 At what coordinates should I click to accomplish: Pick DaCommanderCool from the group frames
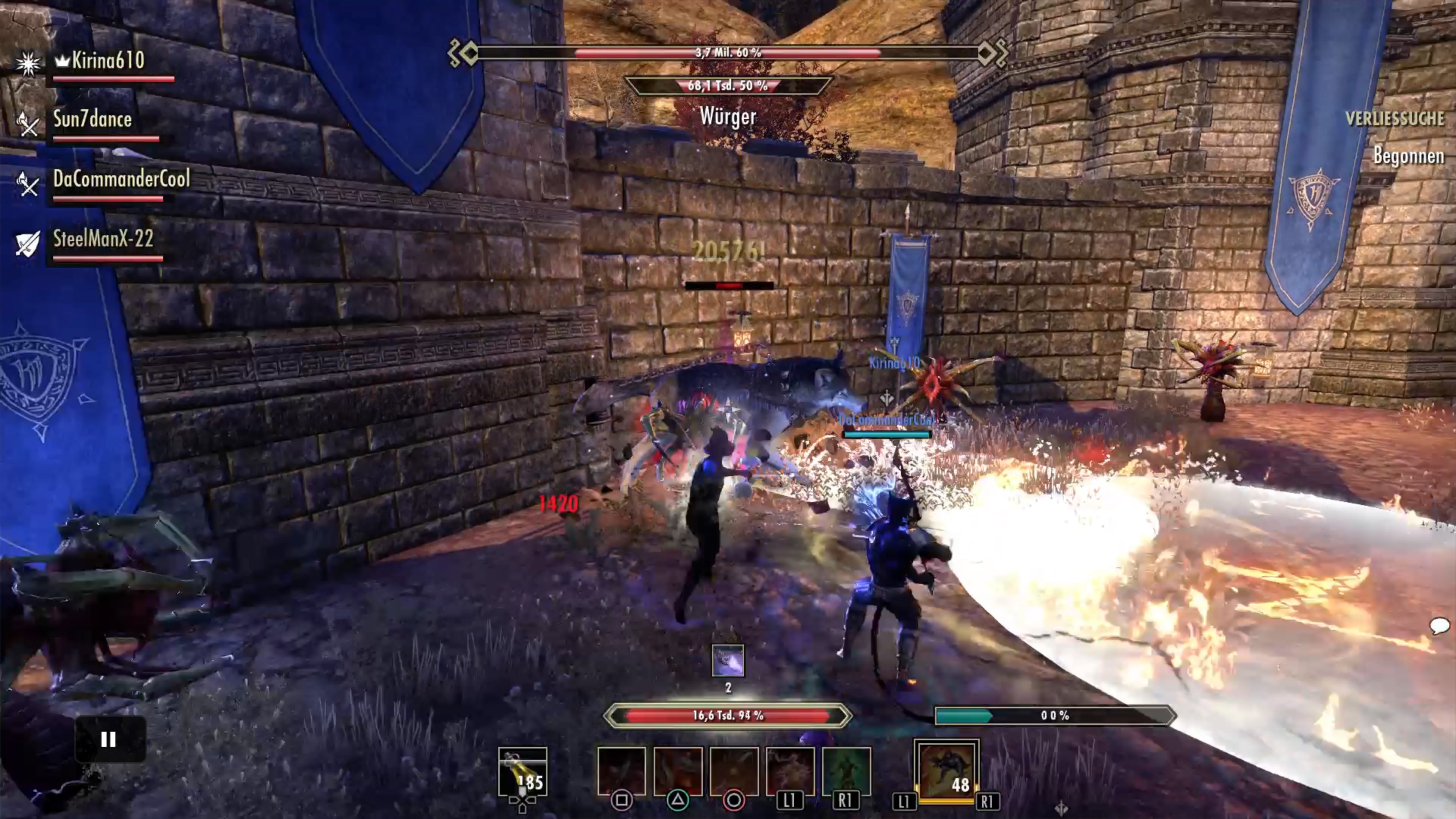click(121, 179)
